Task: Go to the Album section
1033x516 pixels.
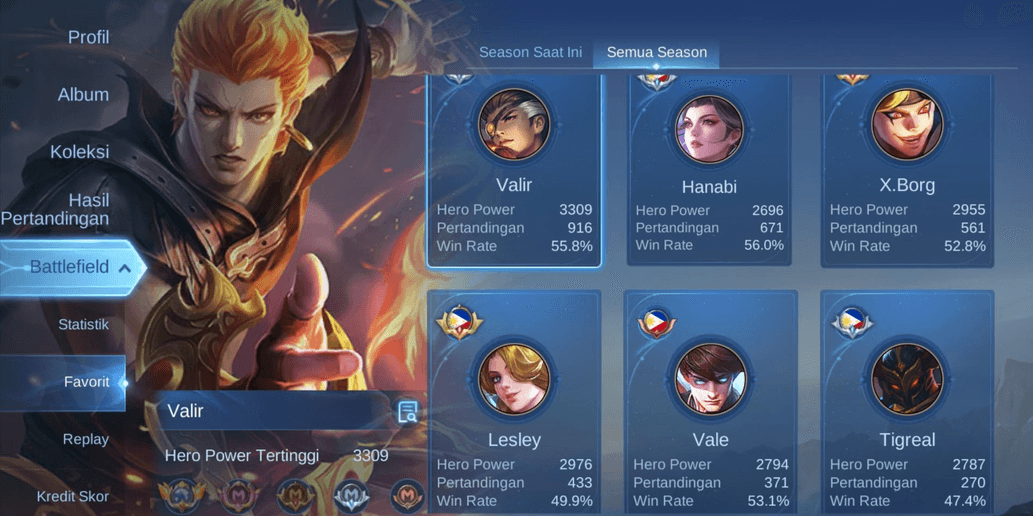Action: pyautogui.click(x=83, y=95)
